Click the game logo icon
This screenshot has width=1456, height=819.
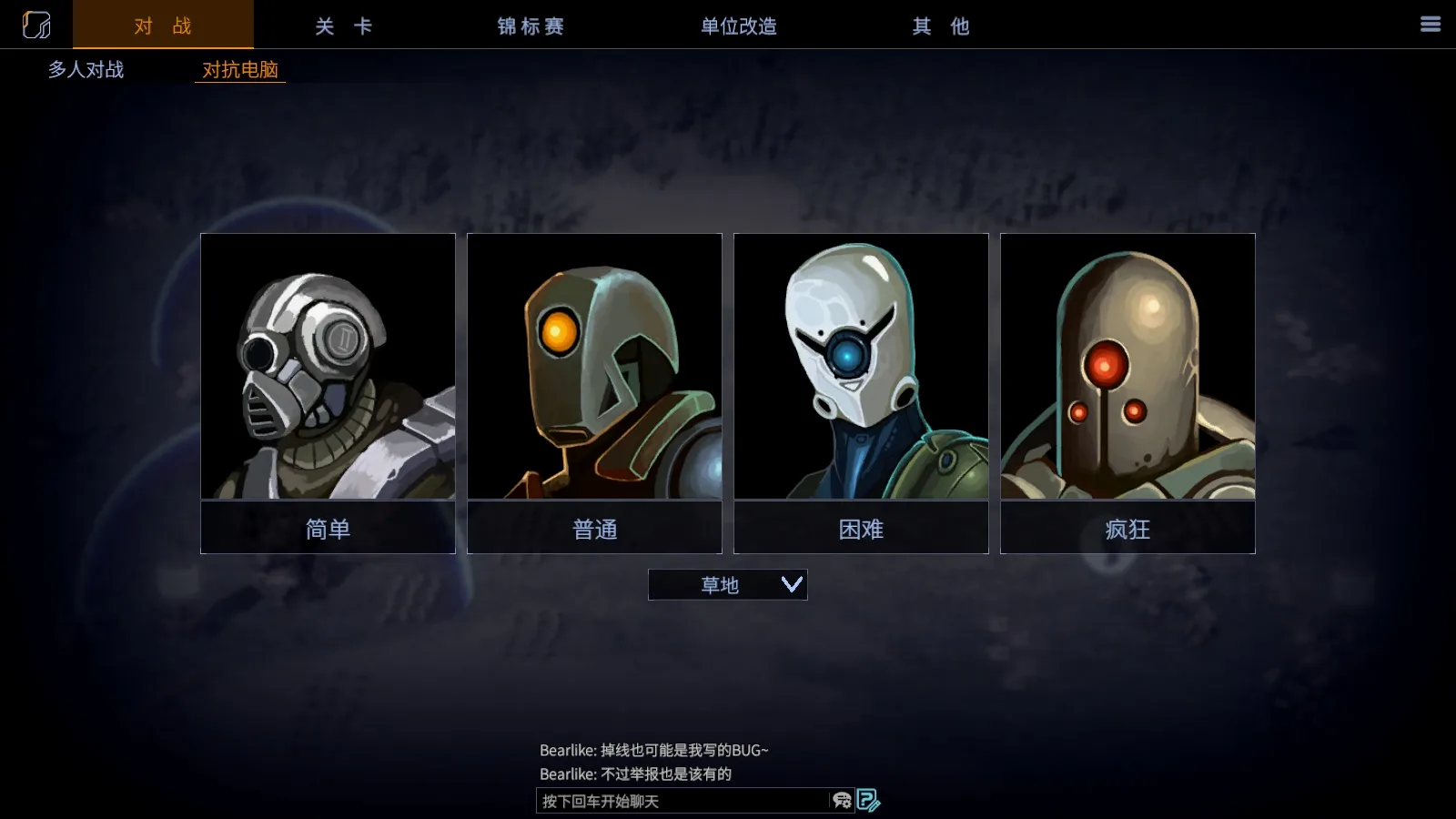coord(36,25)
